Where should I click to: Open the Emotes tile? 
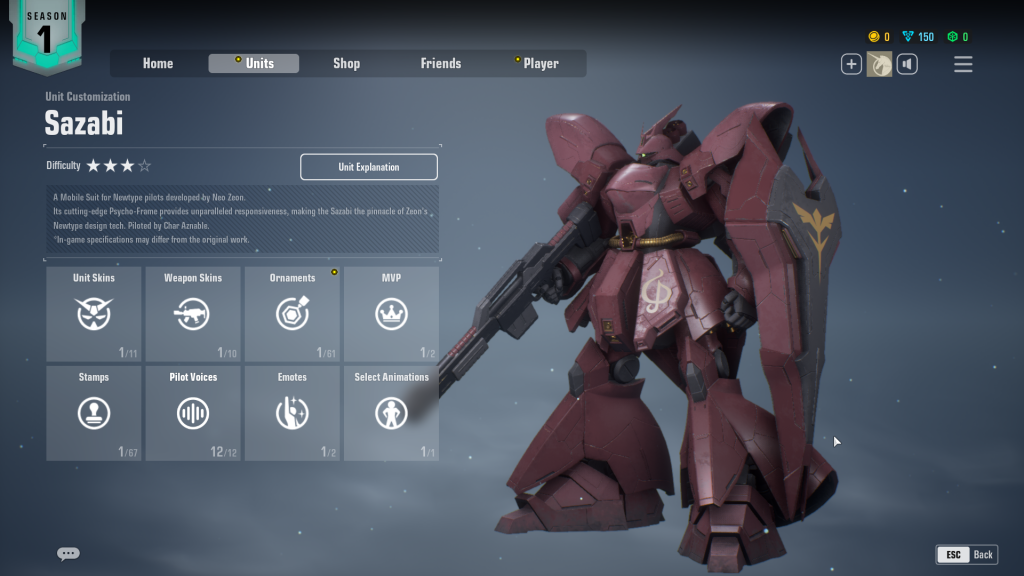(x=292, y=413)
